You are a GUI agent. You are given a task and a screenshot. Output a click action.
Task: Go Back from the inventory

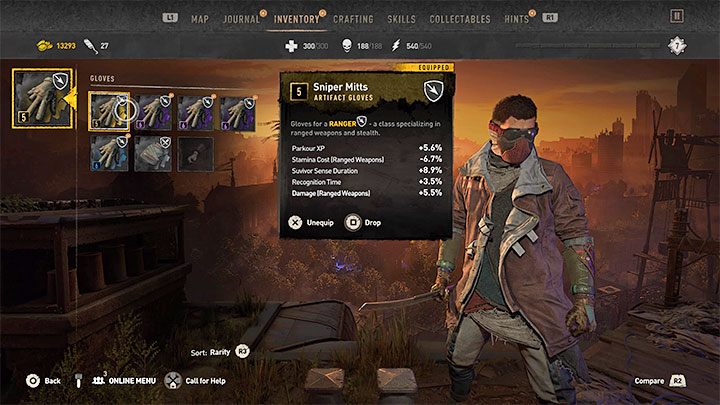(43, 381)
